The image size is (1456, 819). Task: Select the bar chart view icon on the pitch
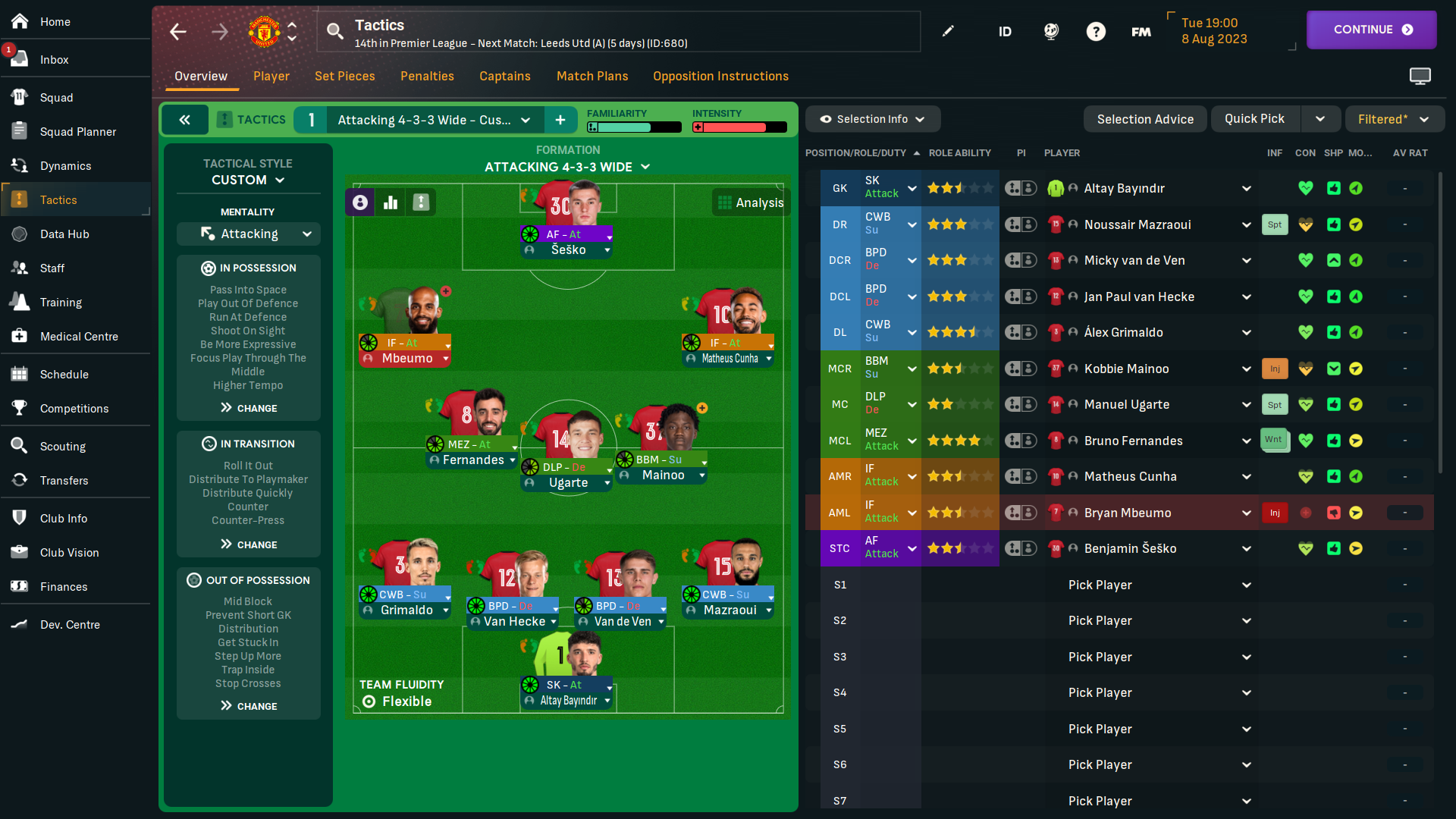coord(390,202)
